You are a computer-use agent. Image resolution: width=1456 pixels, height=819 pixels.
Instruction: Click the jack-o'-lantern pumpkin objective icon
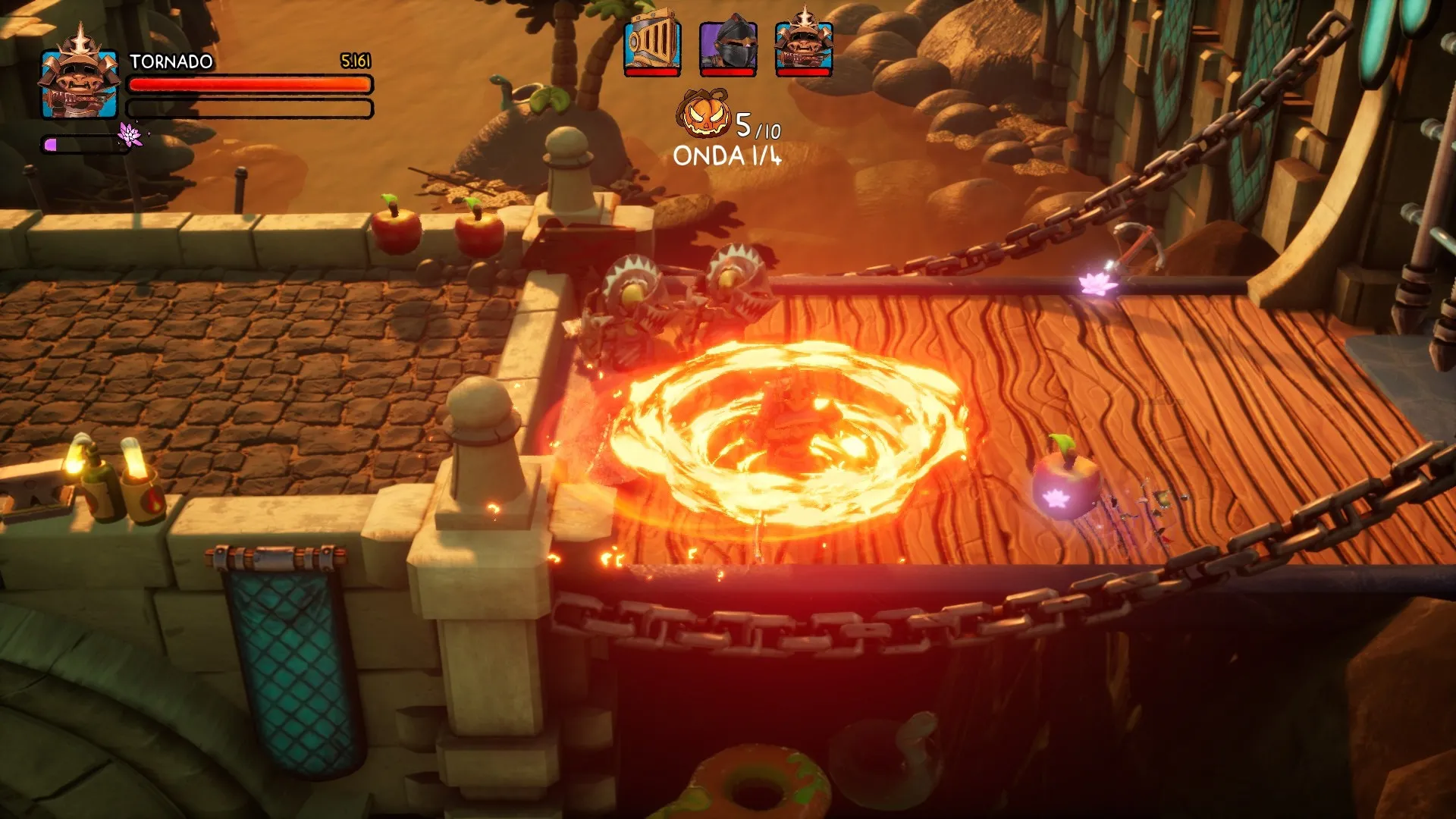pyautogui.click(x=704, y=115)
